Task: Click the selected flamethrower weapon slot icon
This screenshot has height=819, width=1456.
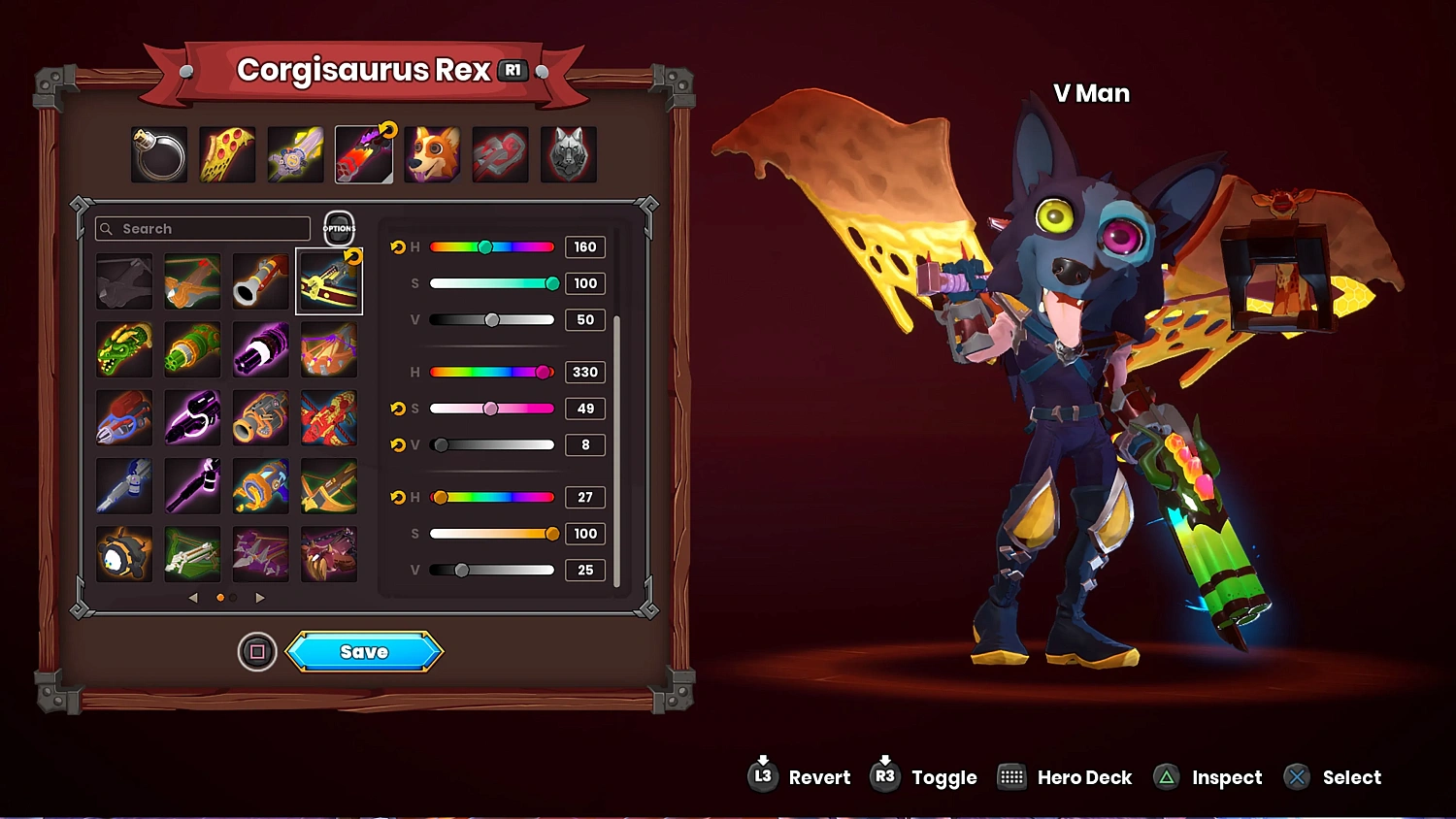Action: pyautogui.click(x=364, y=153)
